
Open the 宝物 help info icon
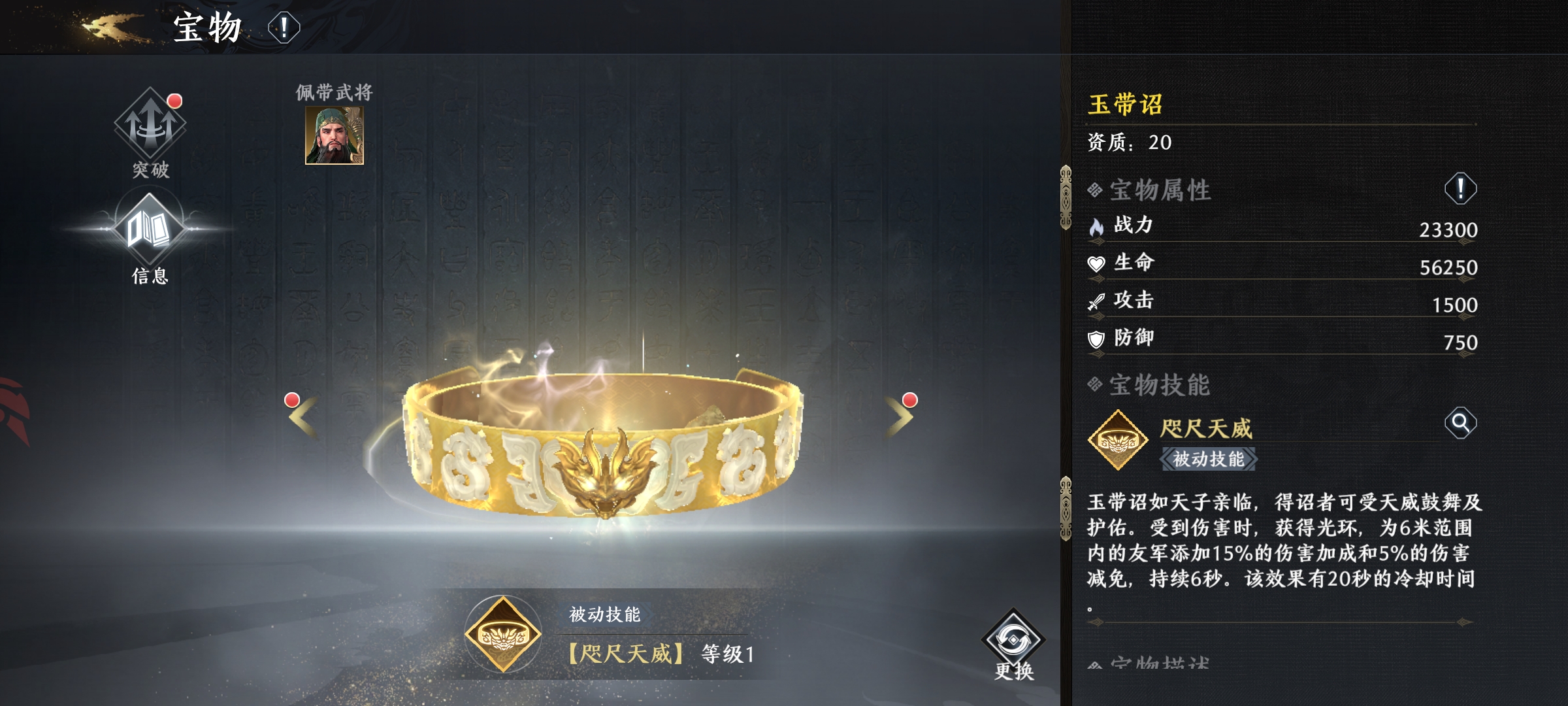tap(284, 28)
